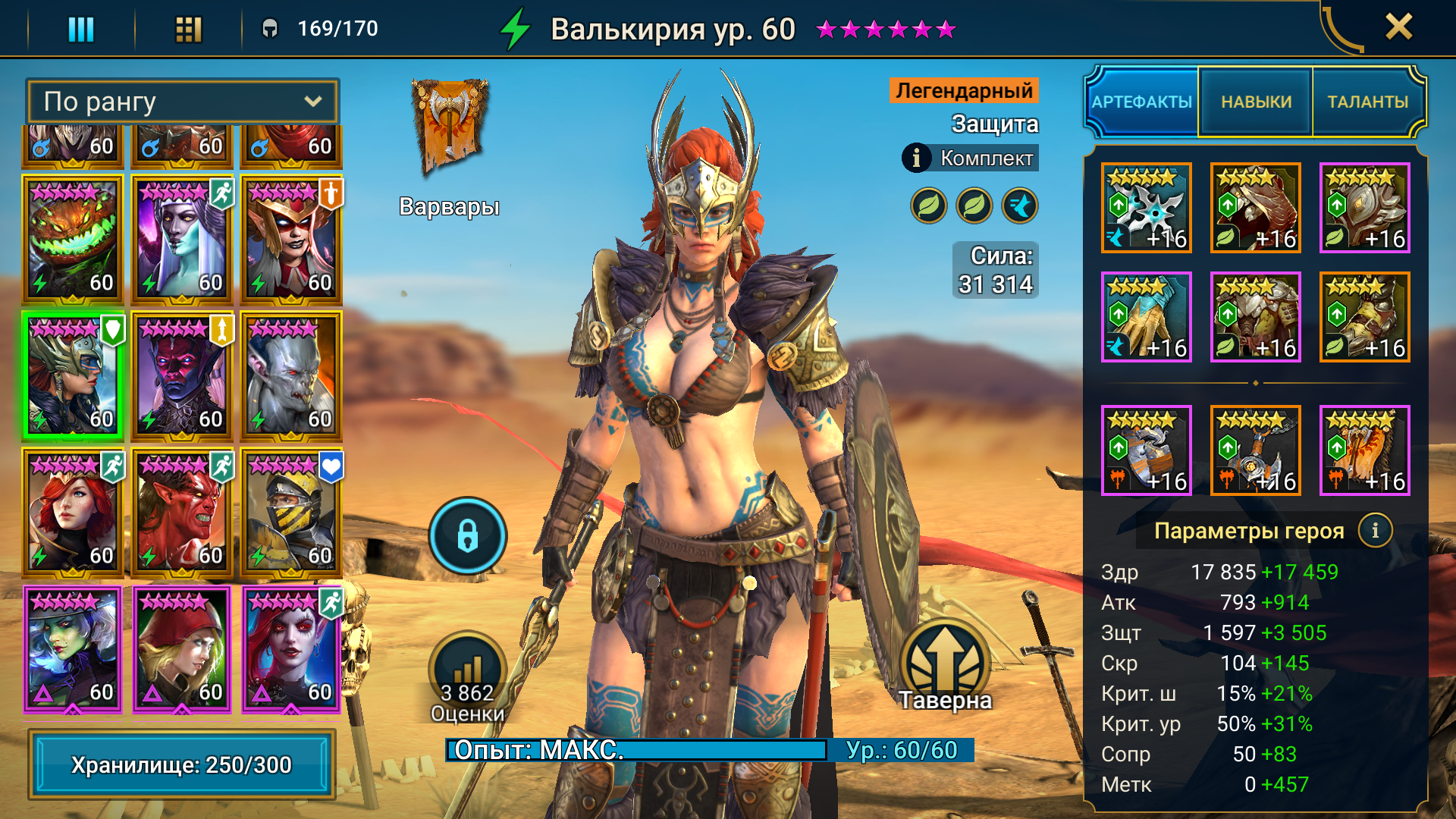Choose the green-skinned witch champion portrait
Screen dimensions: 1456x819
(x=73, y=649)
